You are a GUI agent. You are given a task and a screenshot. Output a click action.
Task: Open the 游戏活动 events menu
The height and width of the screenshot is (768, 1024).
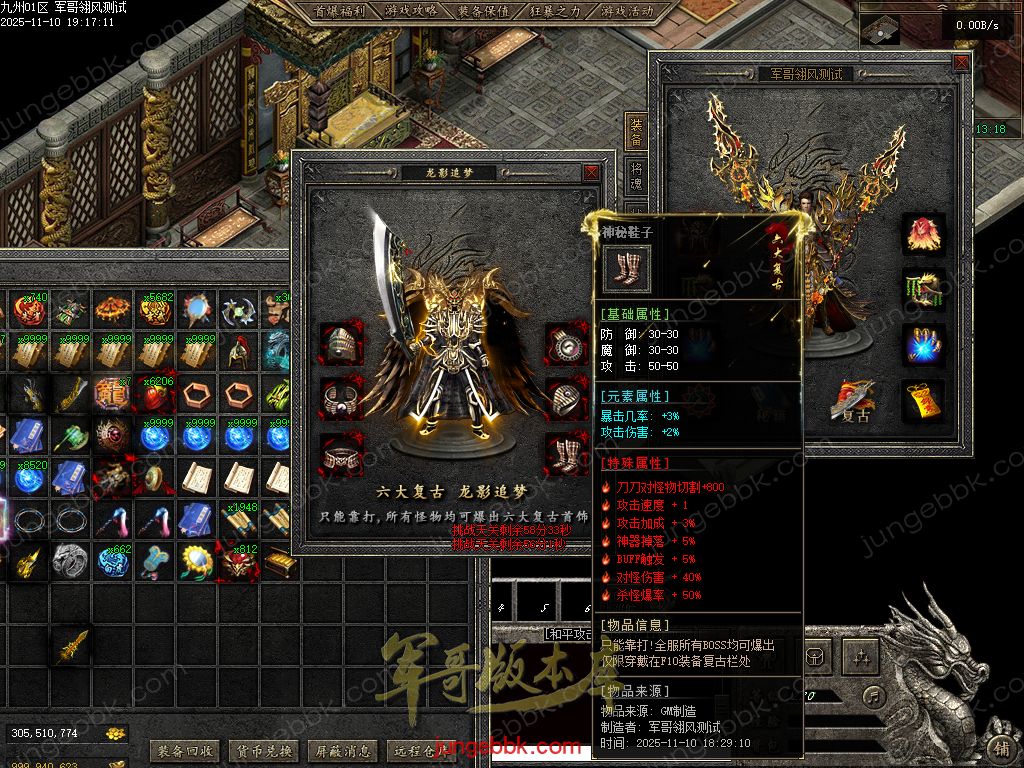click(627, 11)
